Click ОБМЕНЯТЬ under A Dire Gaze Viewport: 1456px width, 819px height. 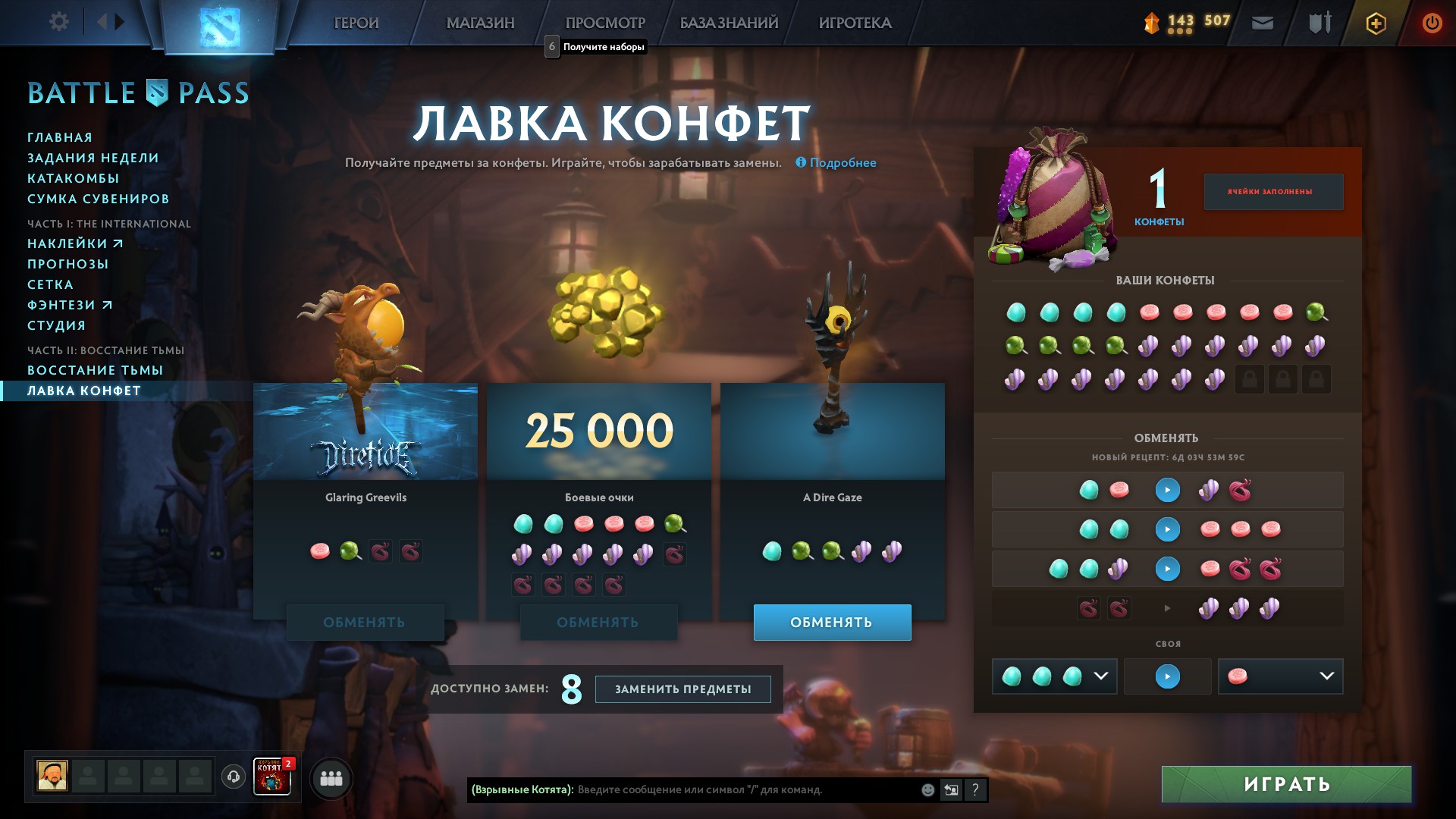(x=832, y=622)
